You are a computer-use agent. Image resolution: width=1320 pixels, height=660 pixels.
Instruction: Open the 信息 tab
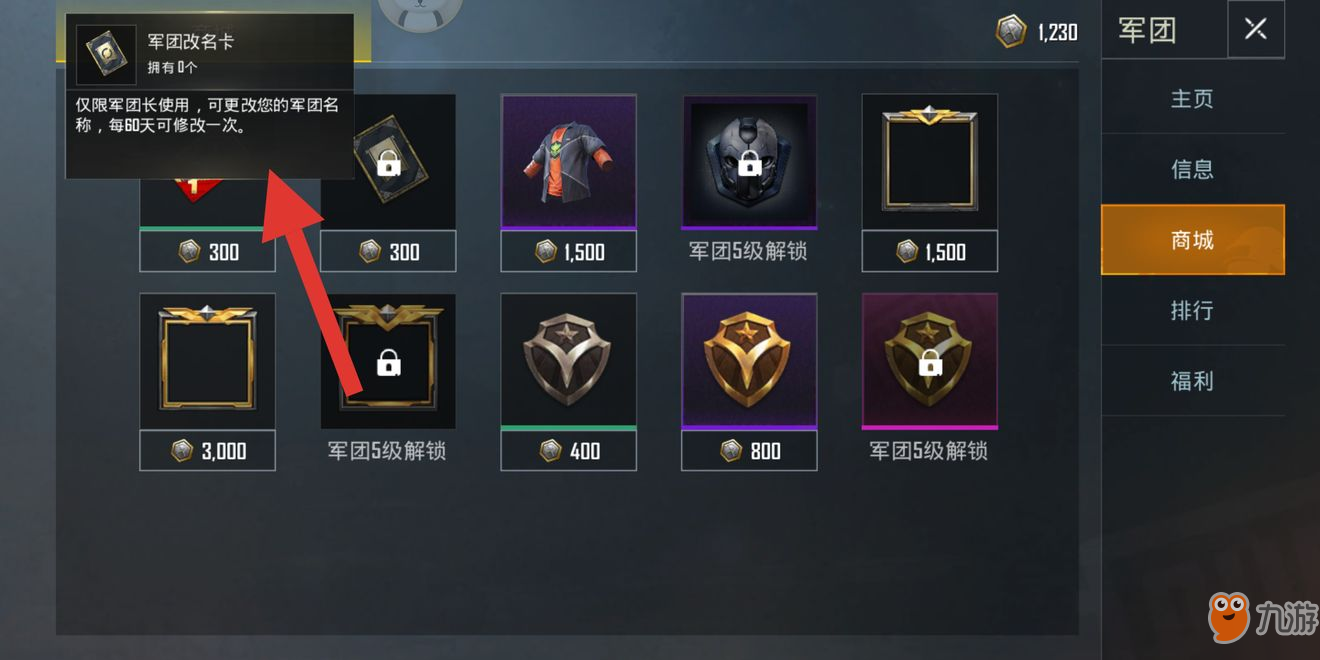pyautogui.click(x=1192, y=169)
